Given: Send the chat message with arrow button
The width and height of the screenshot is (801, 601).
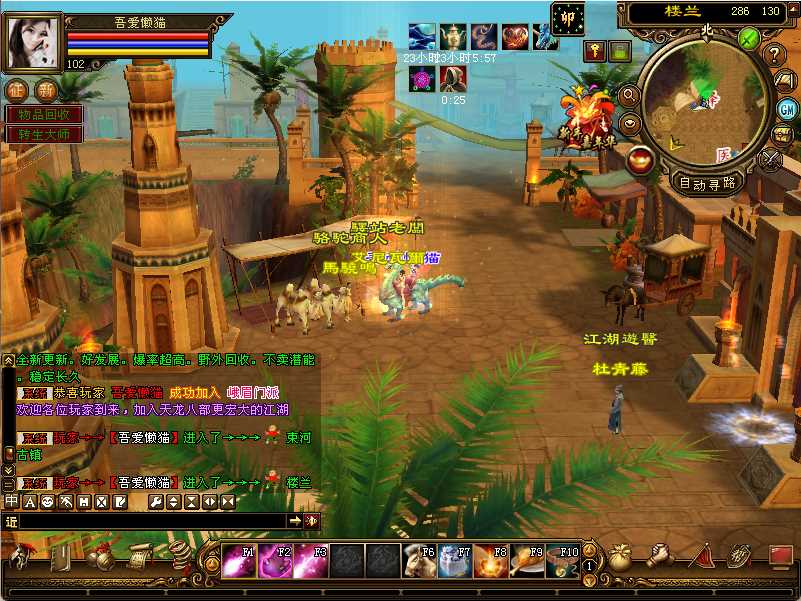Looking at the screenshot, I should coord(296,521).
